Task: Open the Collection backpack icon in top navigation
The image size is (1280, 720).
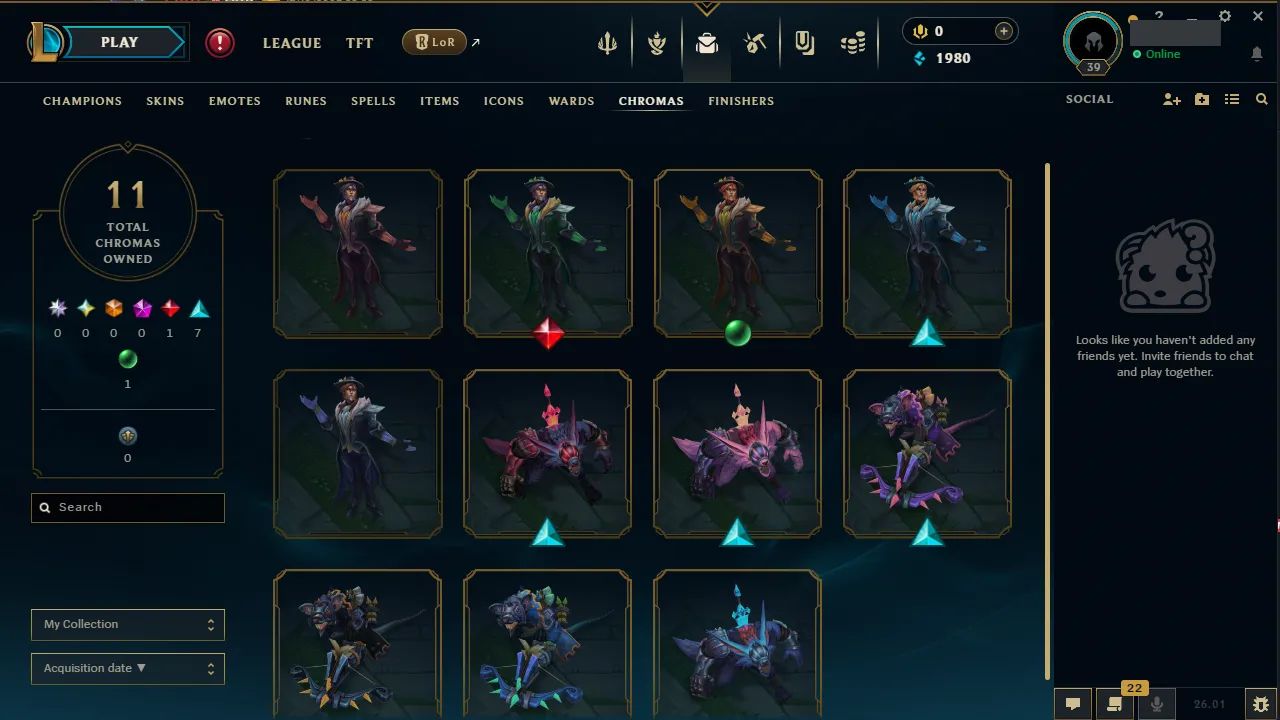Action: tap(706, 42)
